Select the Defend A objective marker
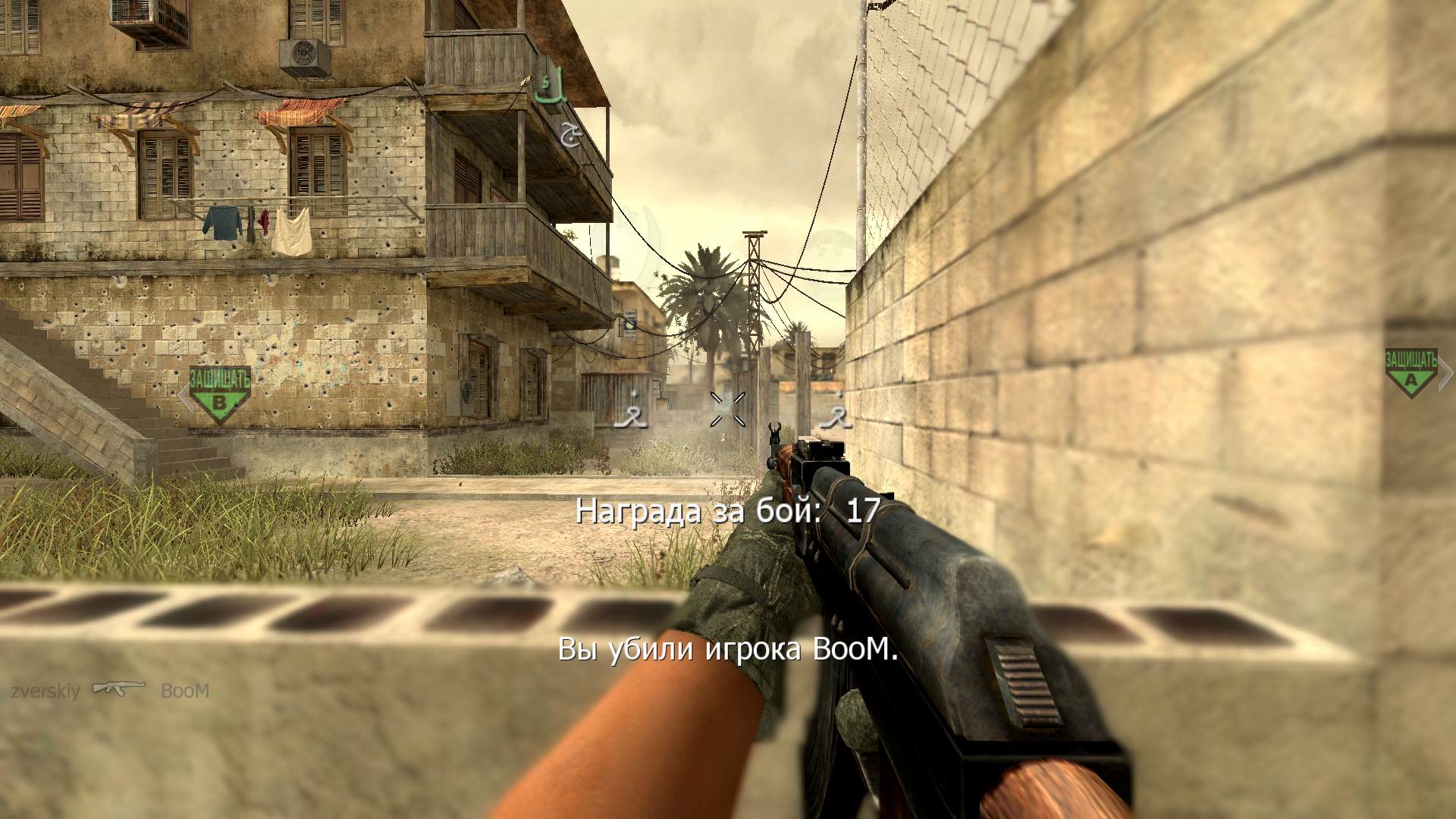Viewport: 1456px width, 819px height. (x=1410, y=374)
